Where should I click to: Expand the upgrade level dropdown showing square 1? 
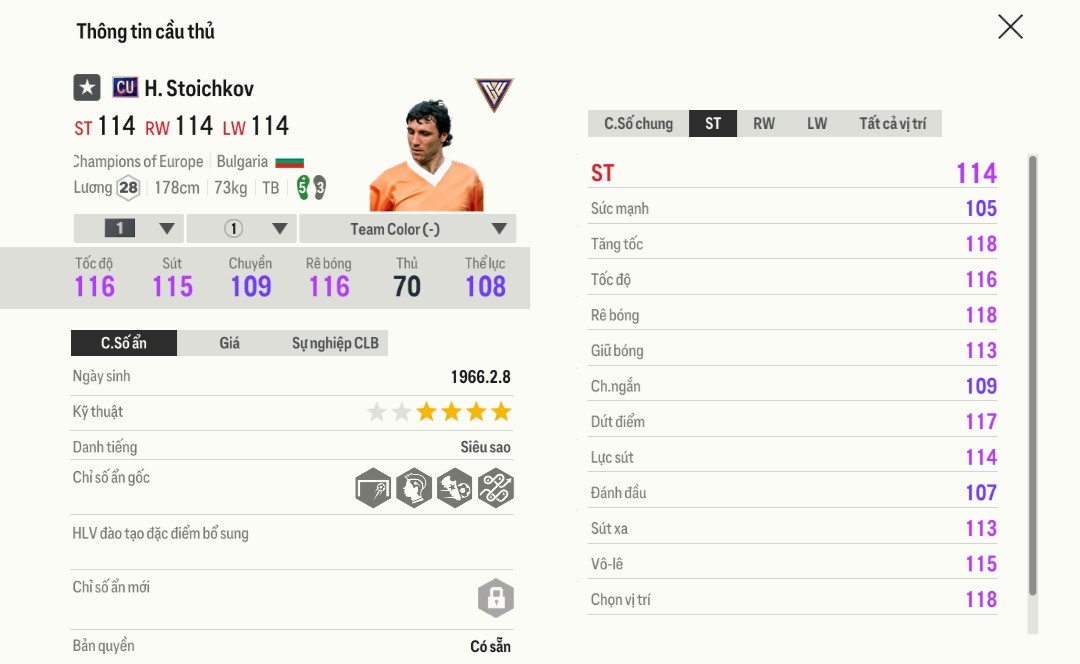coord(128,229)
